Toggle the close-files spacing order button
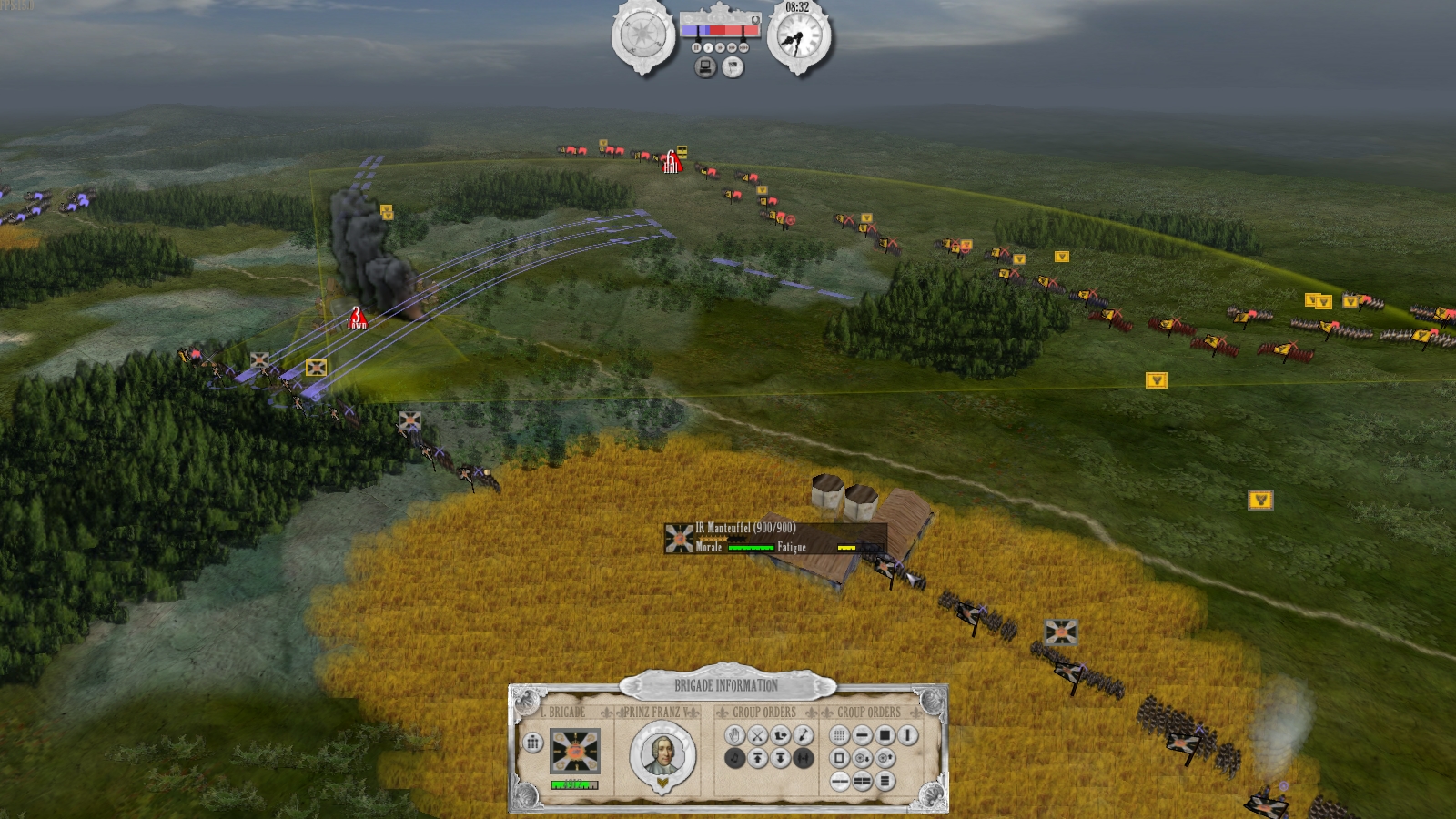1456x819 pixels. tap(801, 757)
